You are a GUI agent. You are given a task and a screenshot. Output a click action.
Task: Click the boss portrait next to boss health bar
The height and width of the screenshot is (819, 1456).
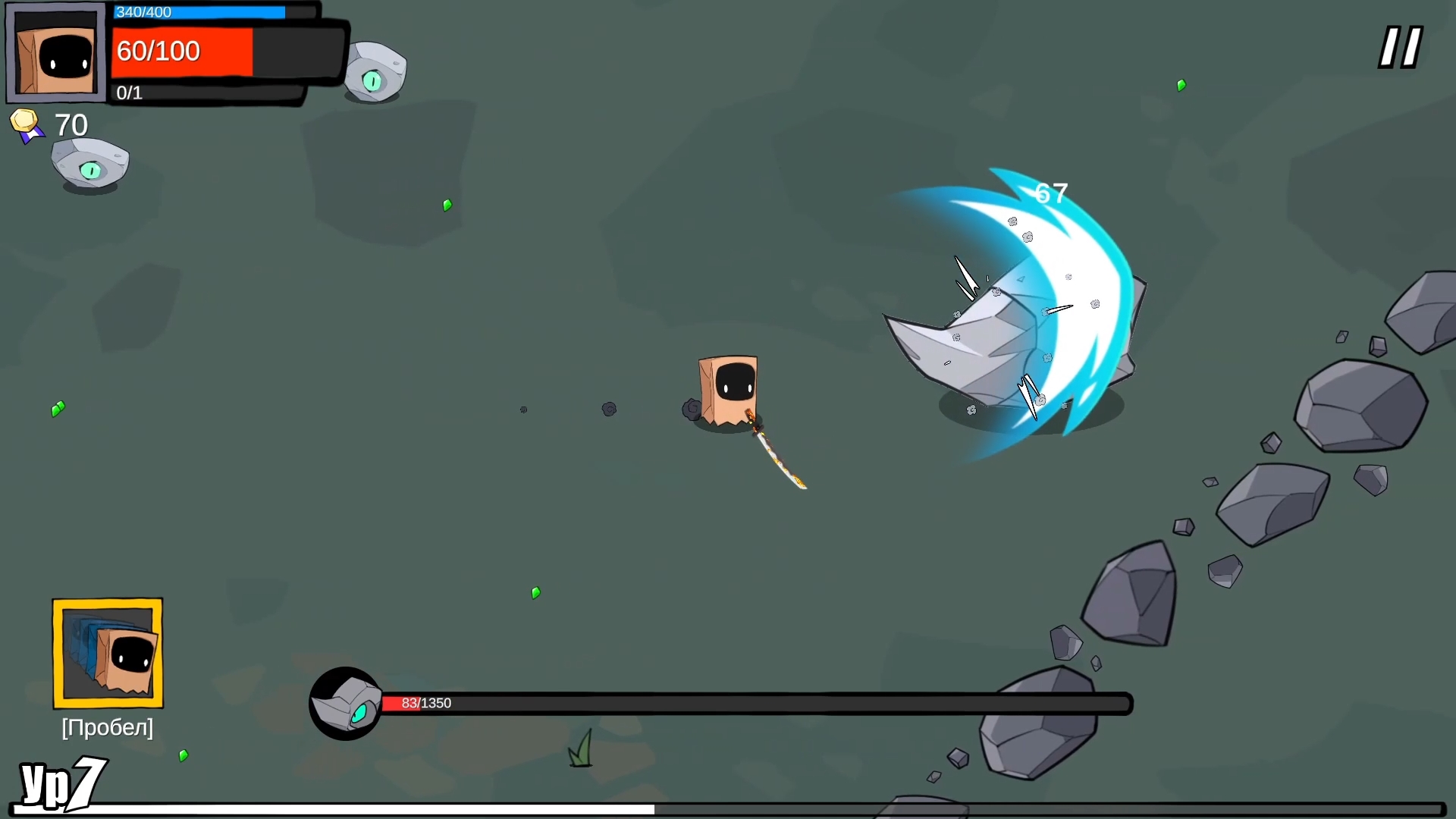346,704
